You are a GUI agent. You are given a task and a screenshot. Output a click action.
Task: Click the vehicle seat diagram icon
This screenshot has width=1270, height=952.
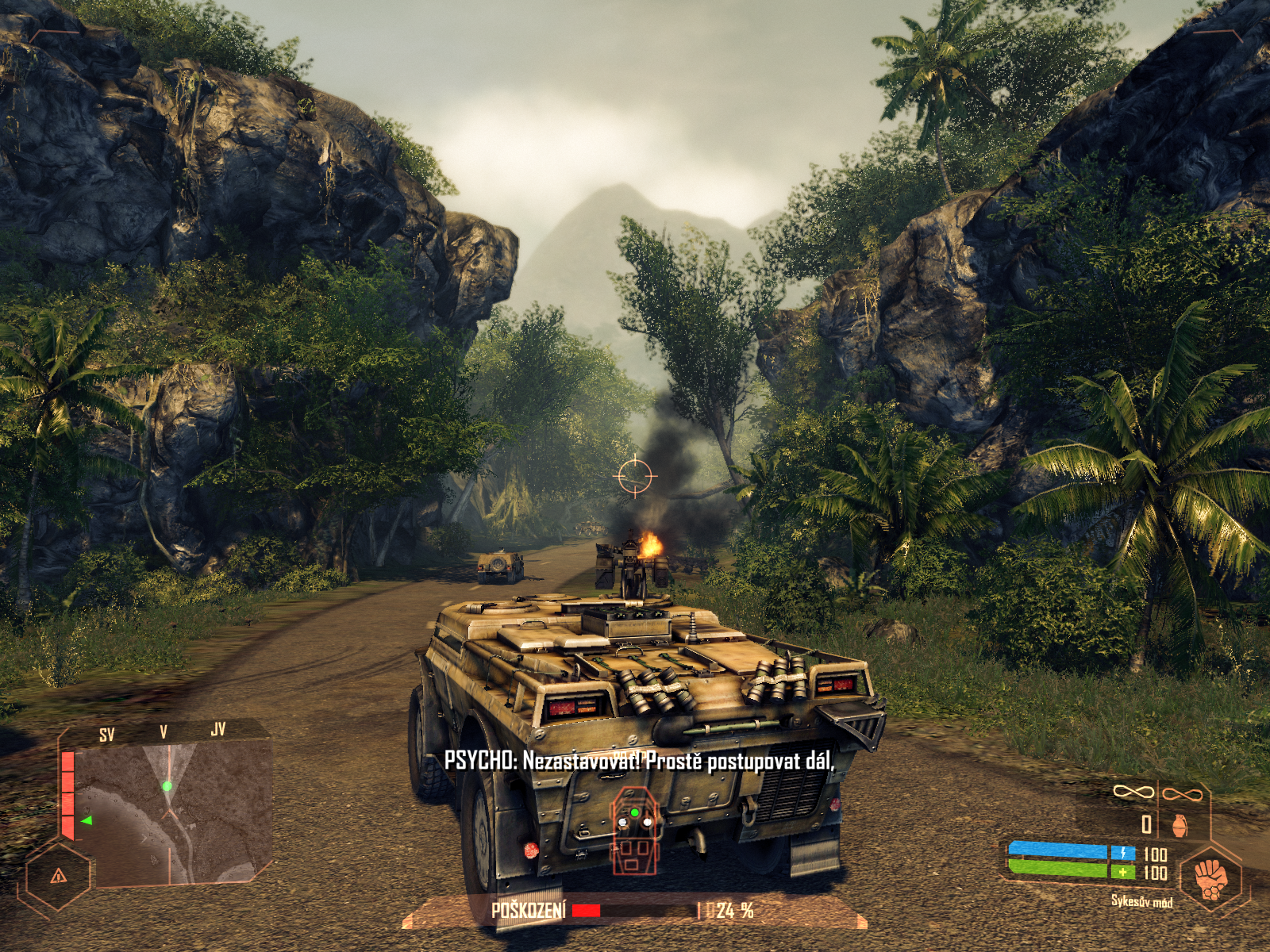pyautogui.click(x=635, y=830)
